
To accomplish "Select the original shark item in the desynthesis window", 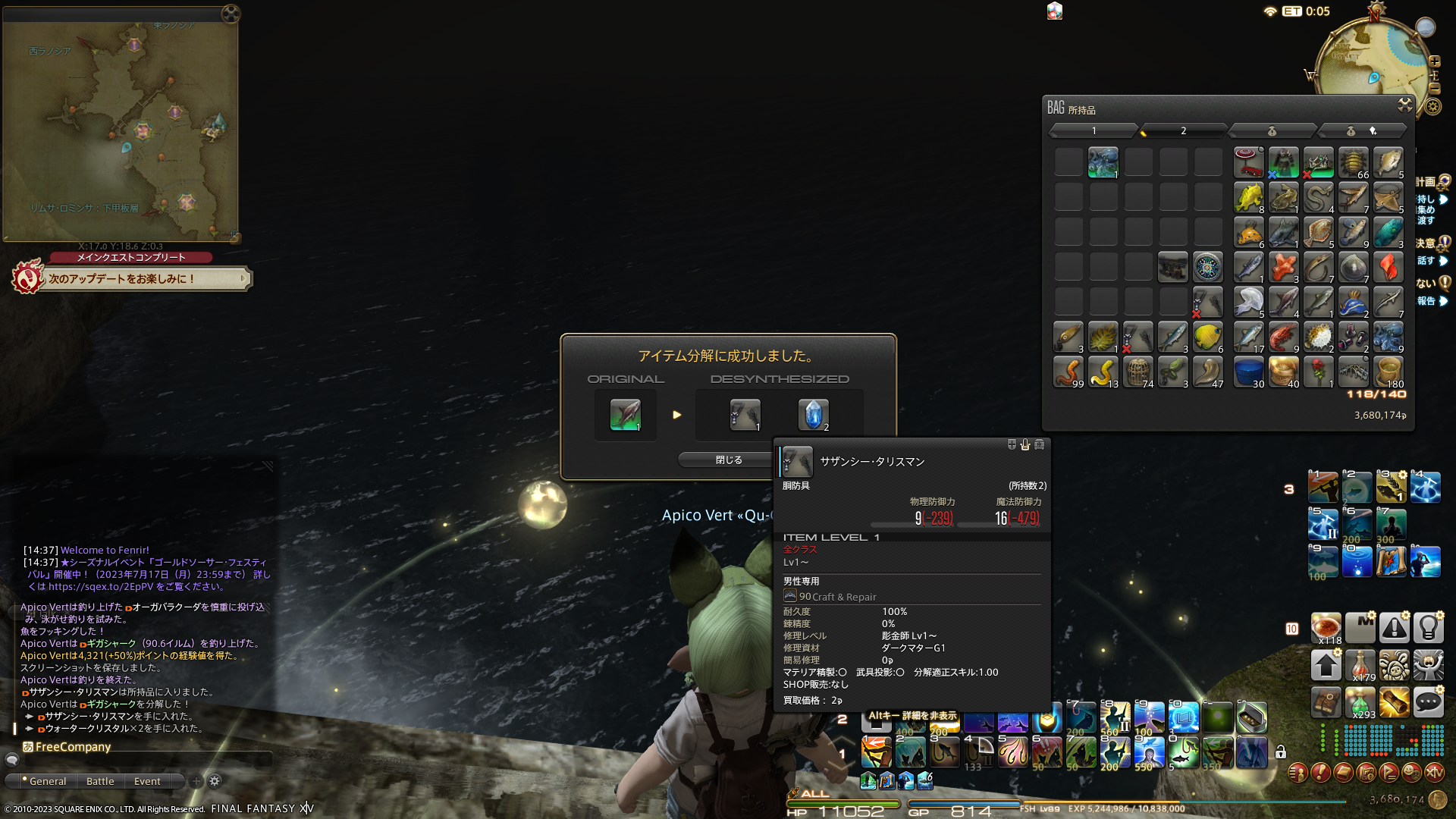I will click(x=626, y=415).
